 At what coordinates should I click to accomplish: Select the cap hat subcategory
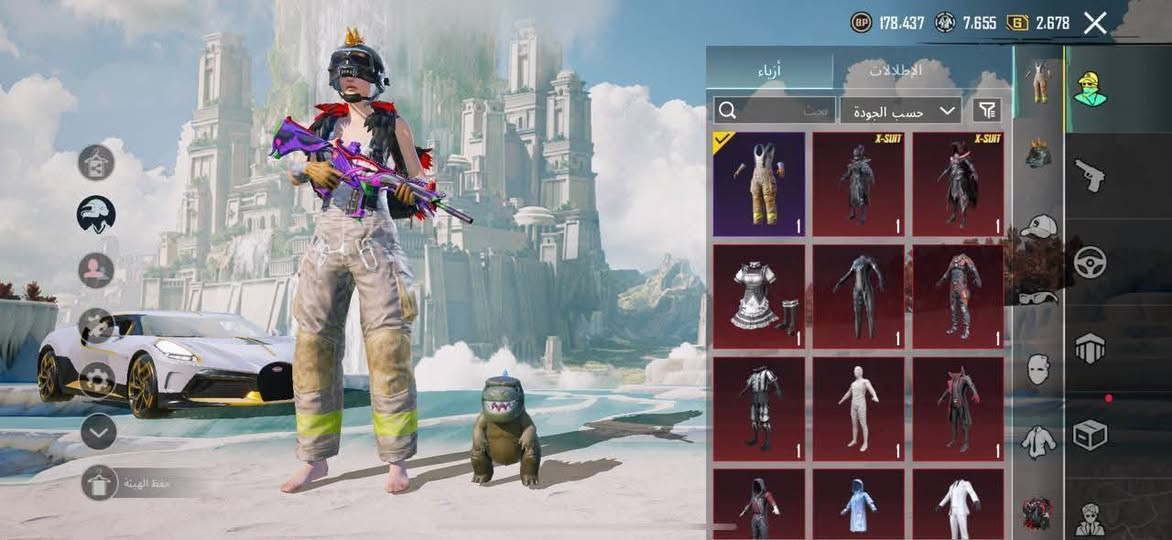1039,227
